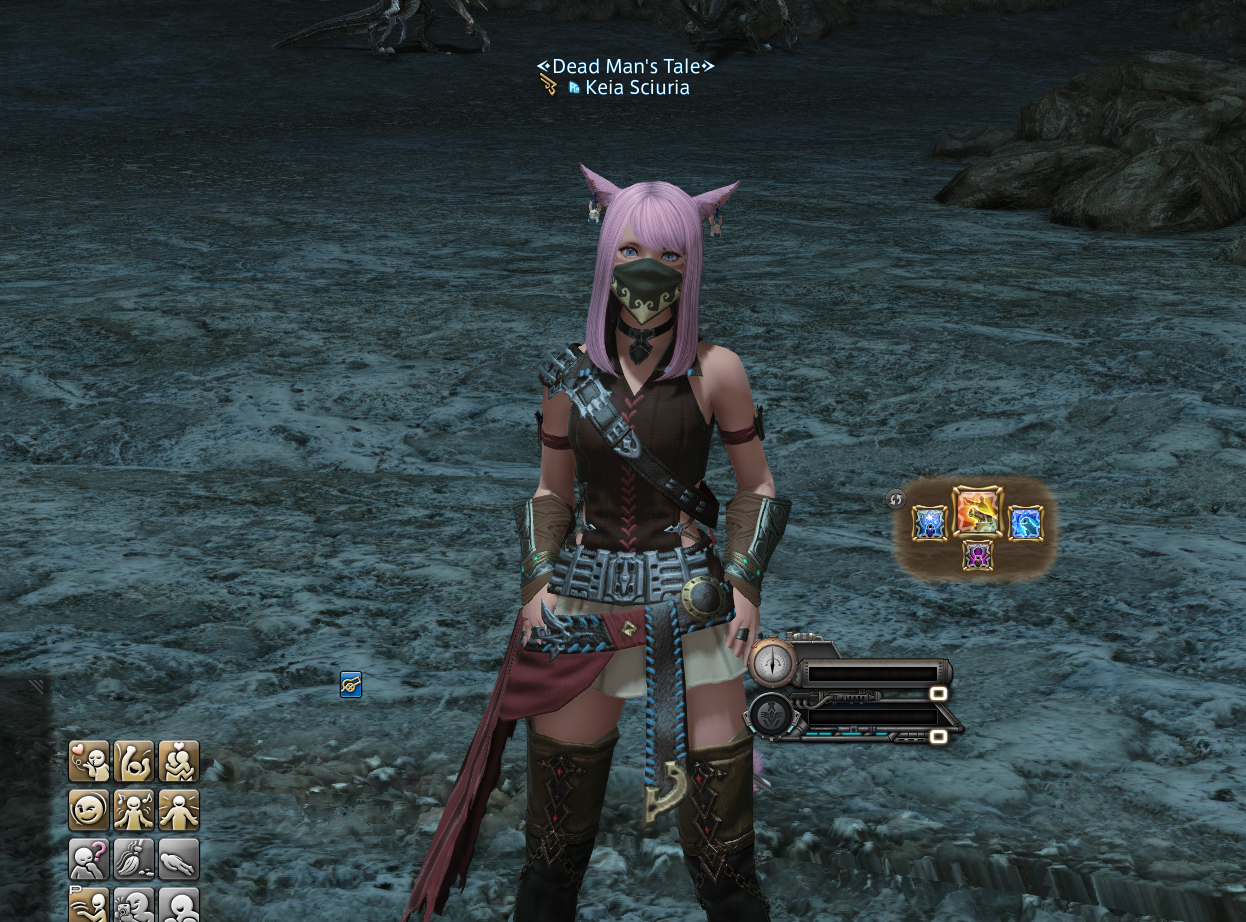Screen dimensions: 1246x922
Task: Perform the dance emote with music notes
Action: (134, 809)
